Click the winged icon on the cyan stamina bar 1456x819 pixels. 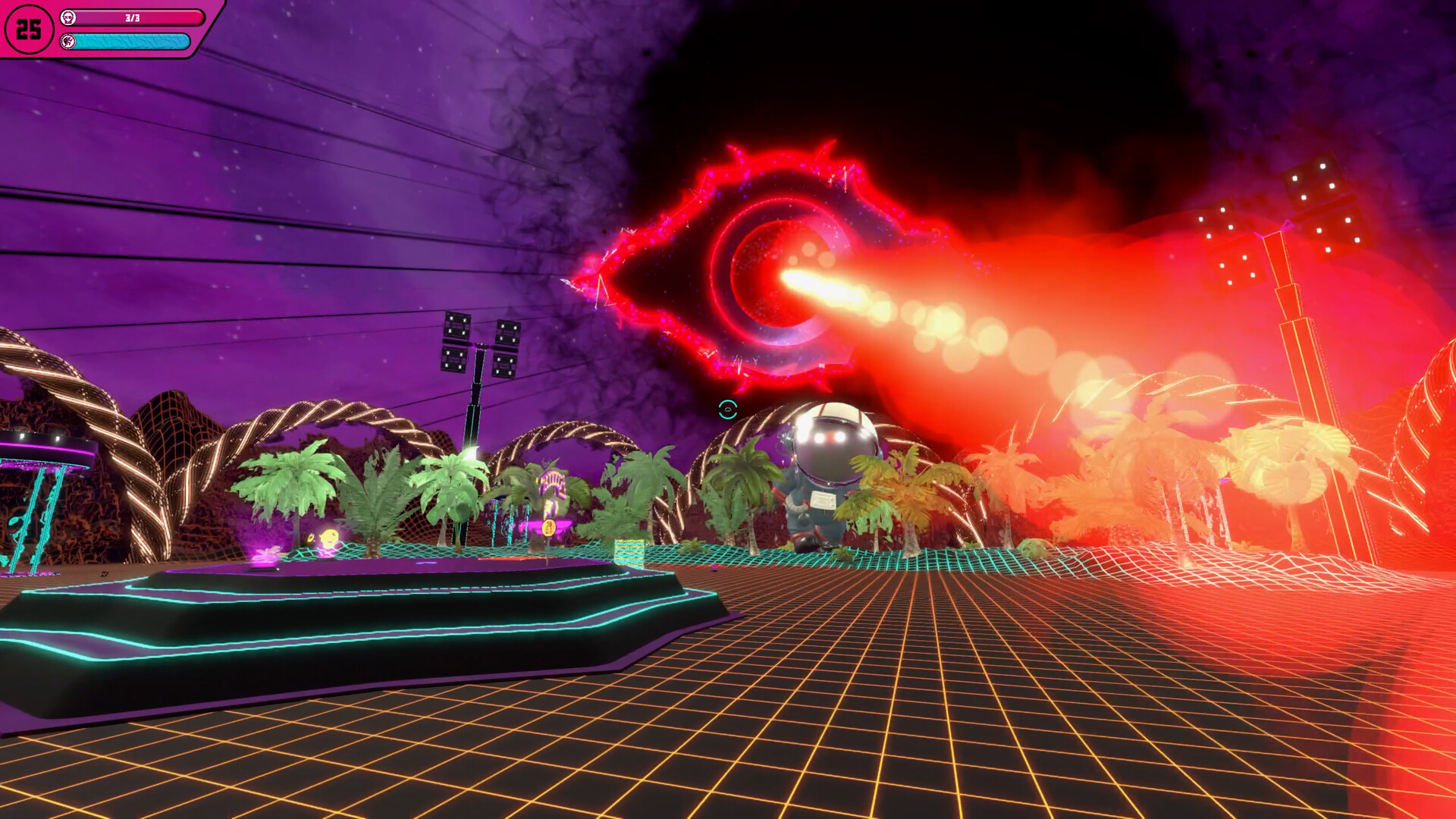[67, 42]
